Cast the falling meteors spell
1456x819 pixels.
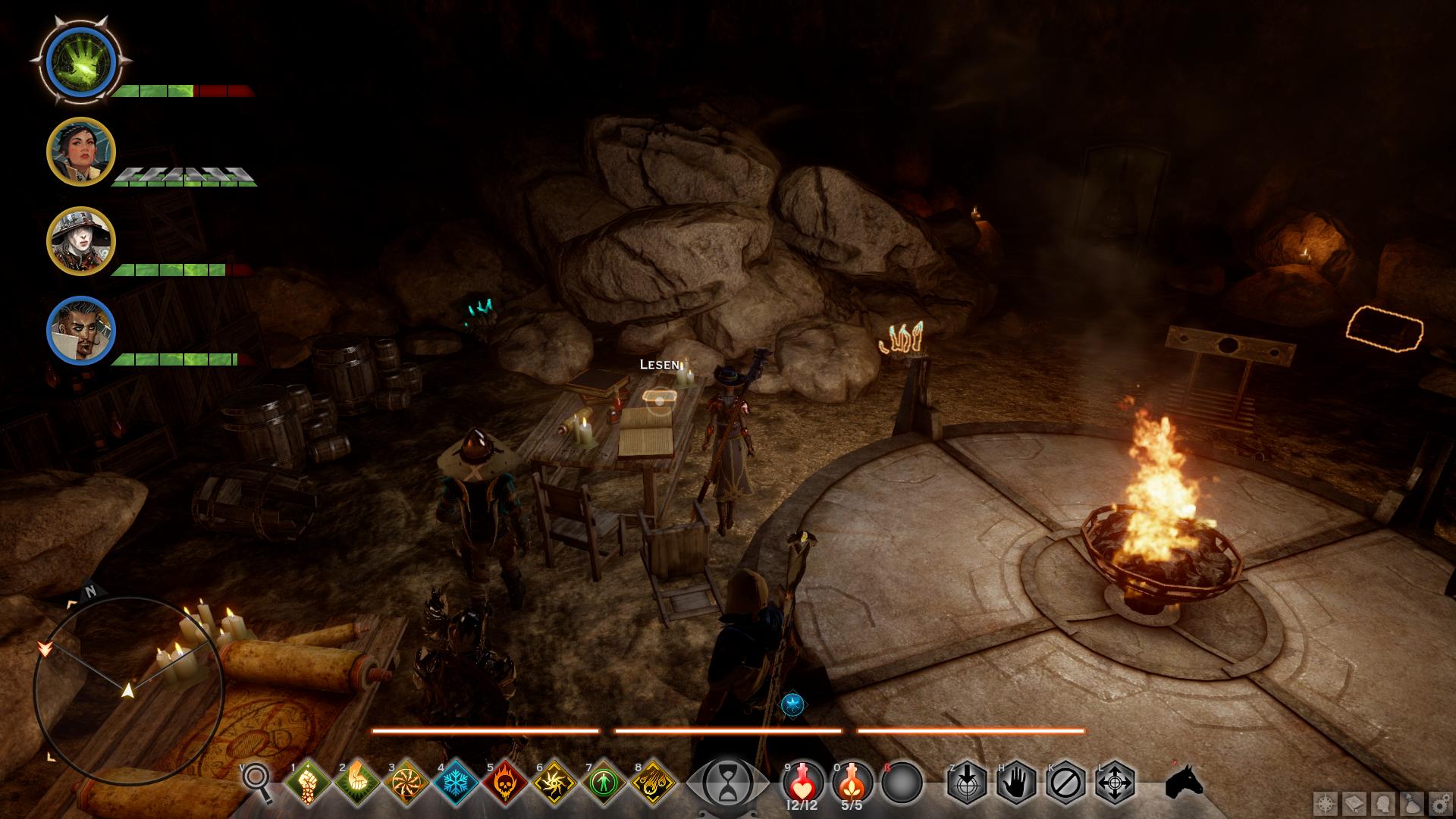[653, 782]
